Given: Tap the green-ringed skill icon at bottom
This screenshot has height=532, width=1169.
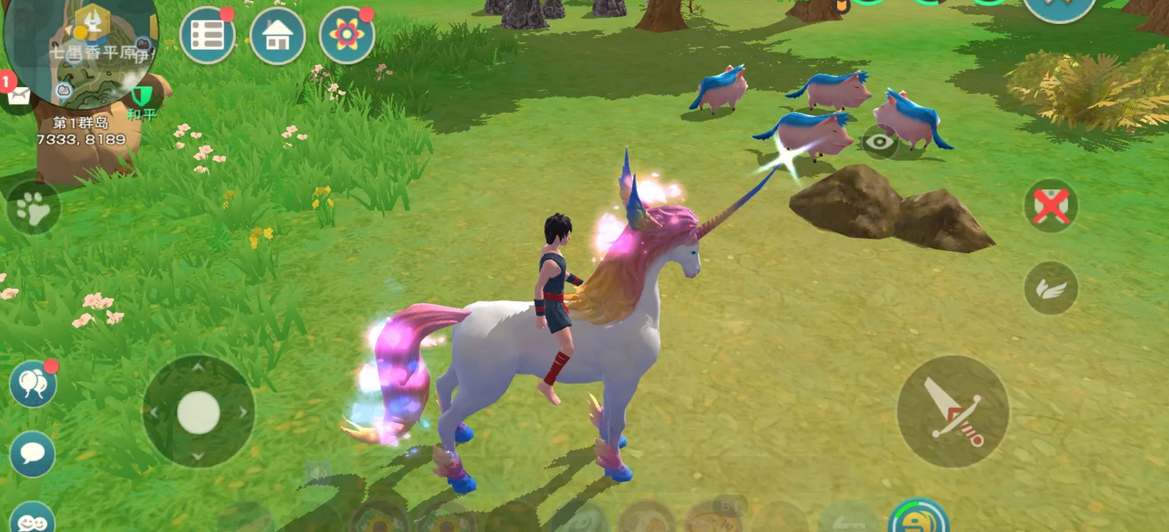Looking at the screenshot, I should click(917, 518).
